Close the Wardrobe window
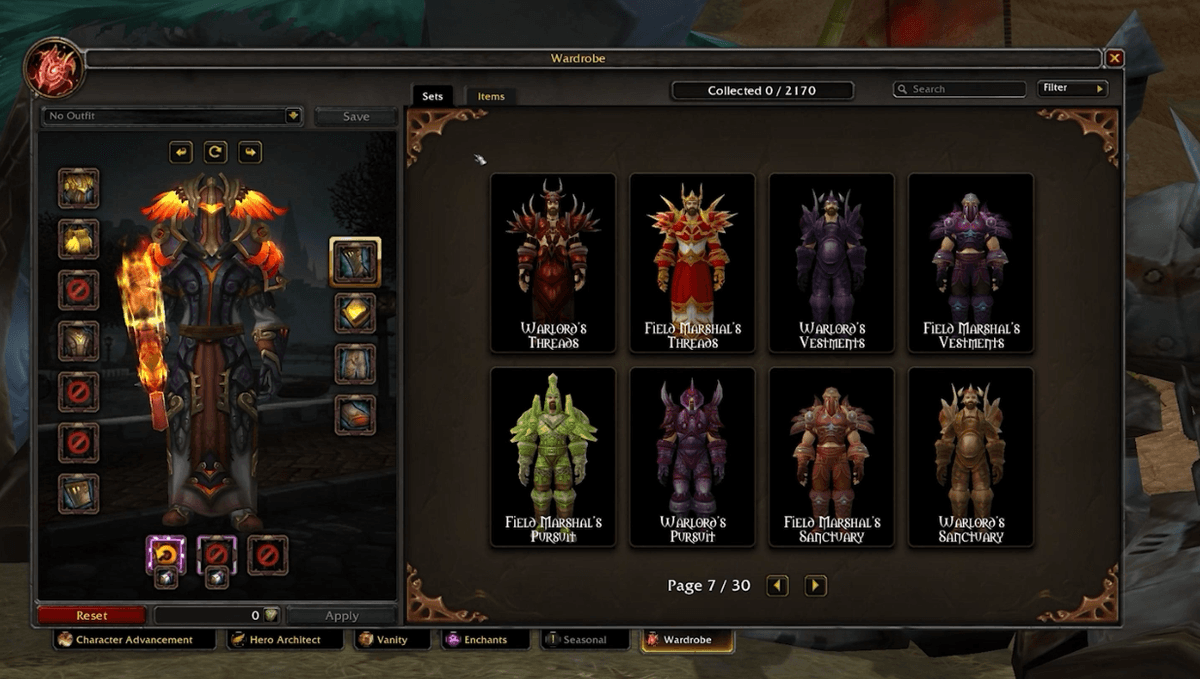Viewport: 1200px width, 679px height. (1115, 59)
